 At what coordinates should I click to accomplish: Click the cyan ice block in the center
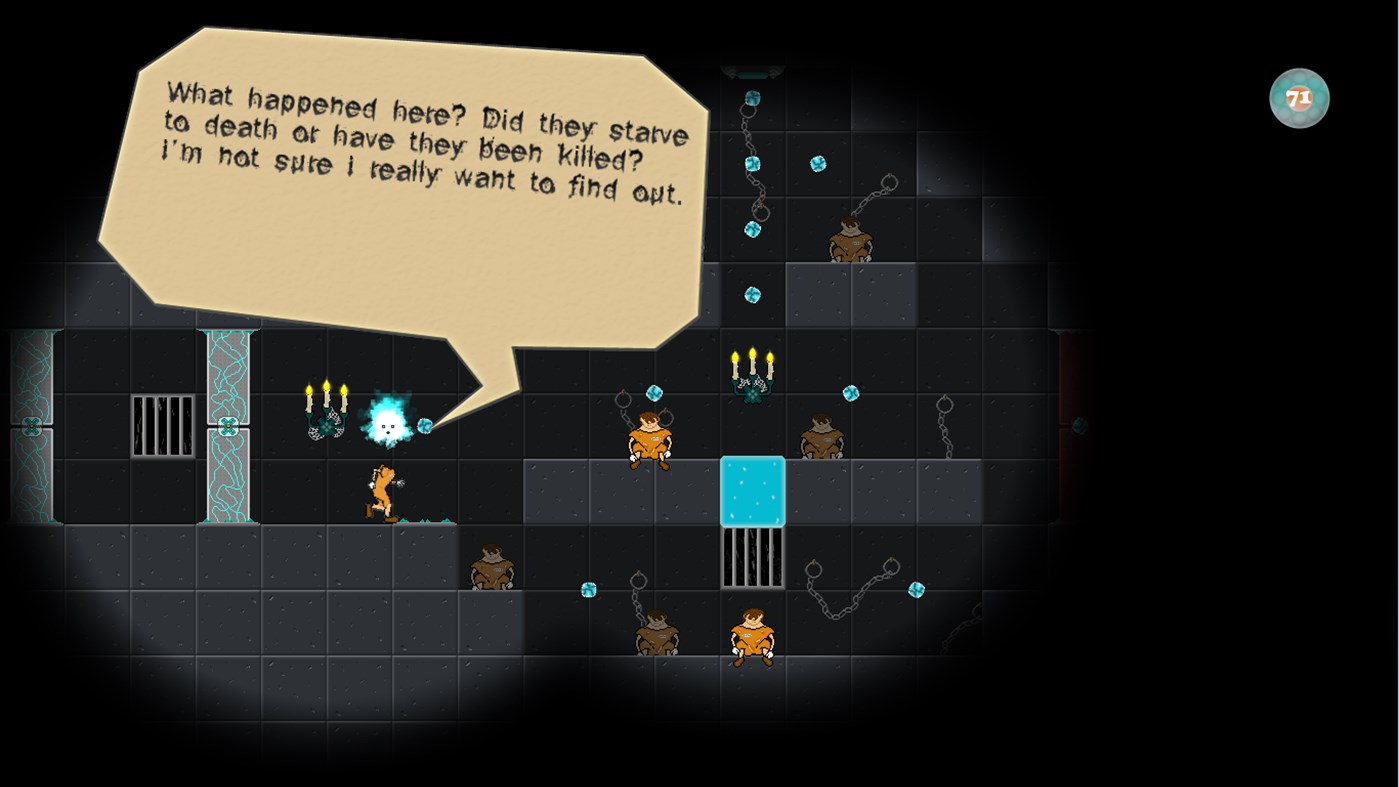[752, 490]
